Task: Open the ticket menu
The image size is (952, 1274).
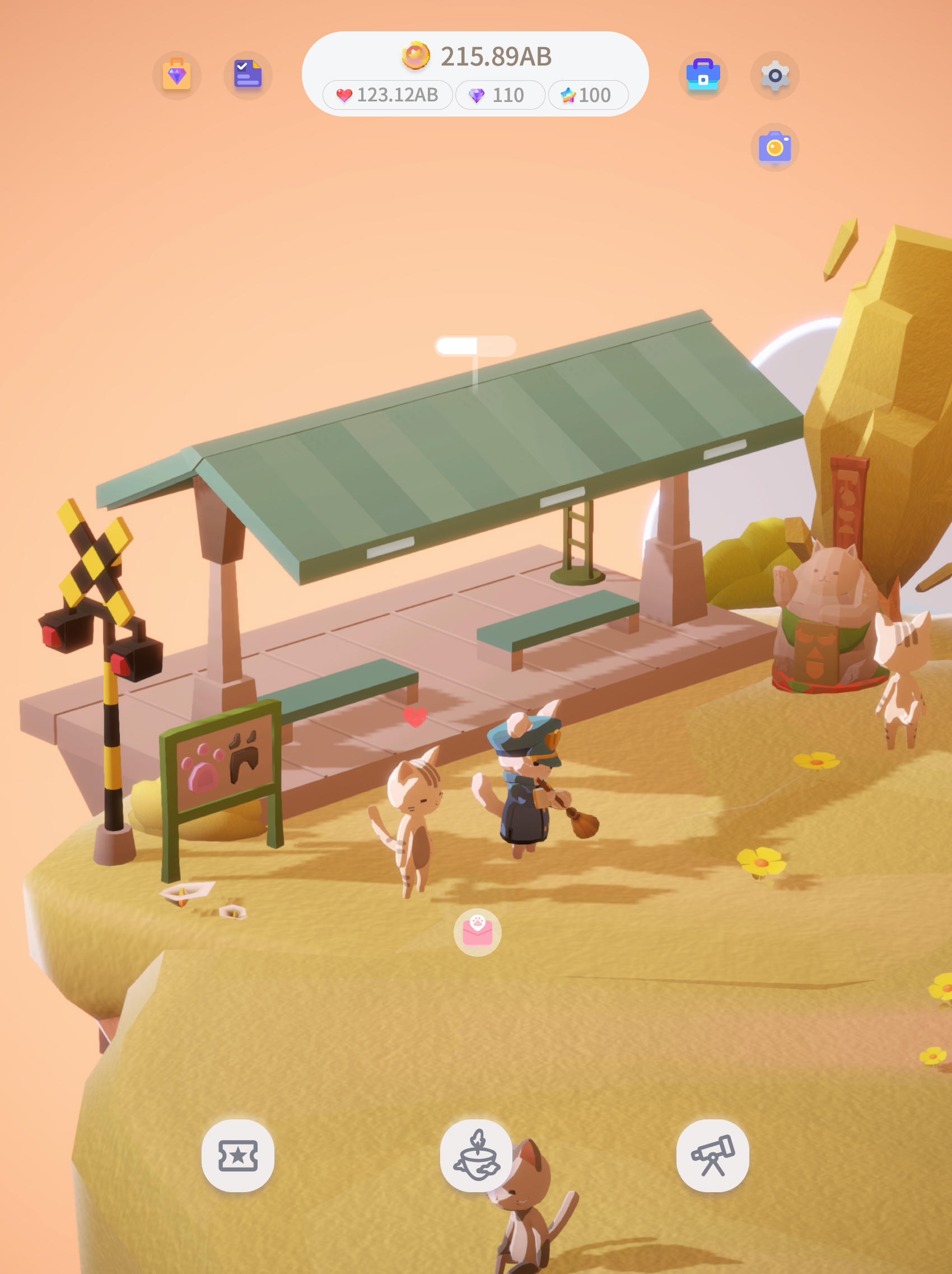Action: click(x=240, y=1154)
